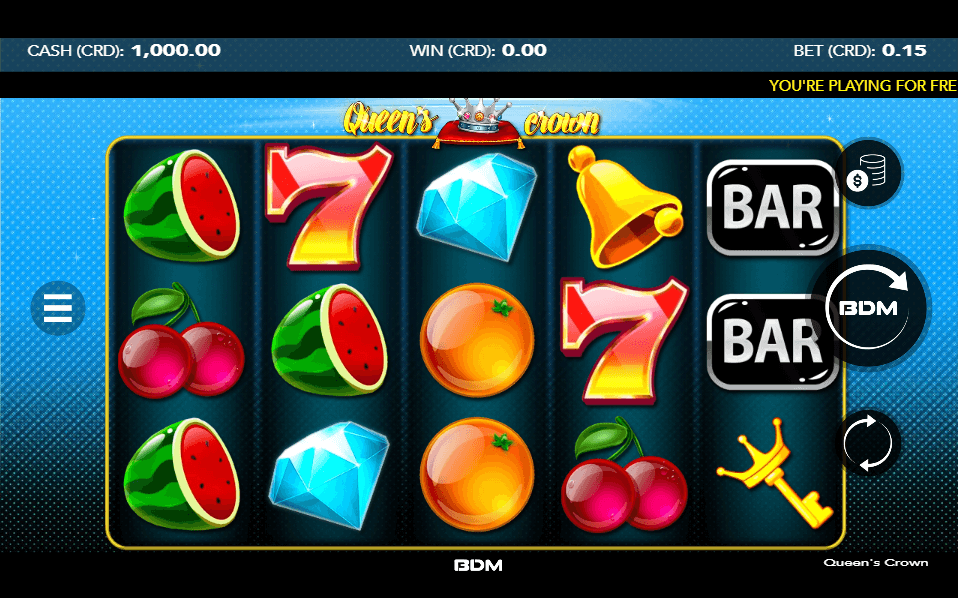Image resolution: width=958 pixels, height=598 pixels.
Task: Activate autoplay with the circular arrows button
Action: [x=870, y=442]
